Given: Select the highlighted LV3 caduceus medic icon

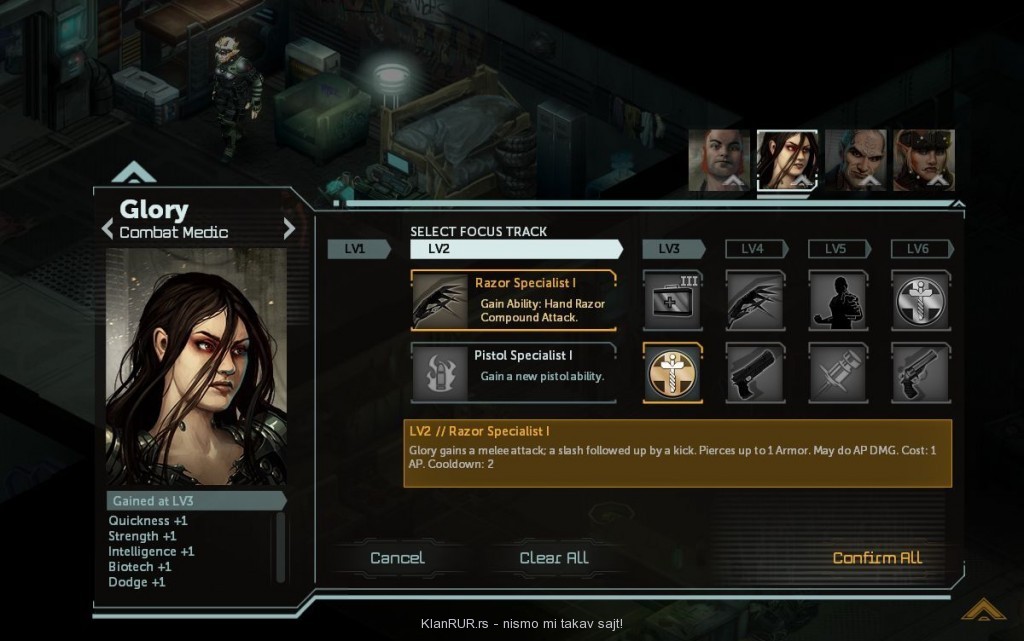Looking at the screenshot, I should 672,373.
